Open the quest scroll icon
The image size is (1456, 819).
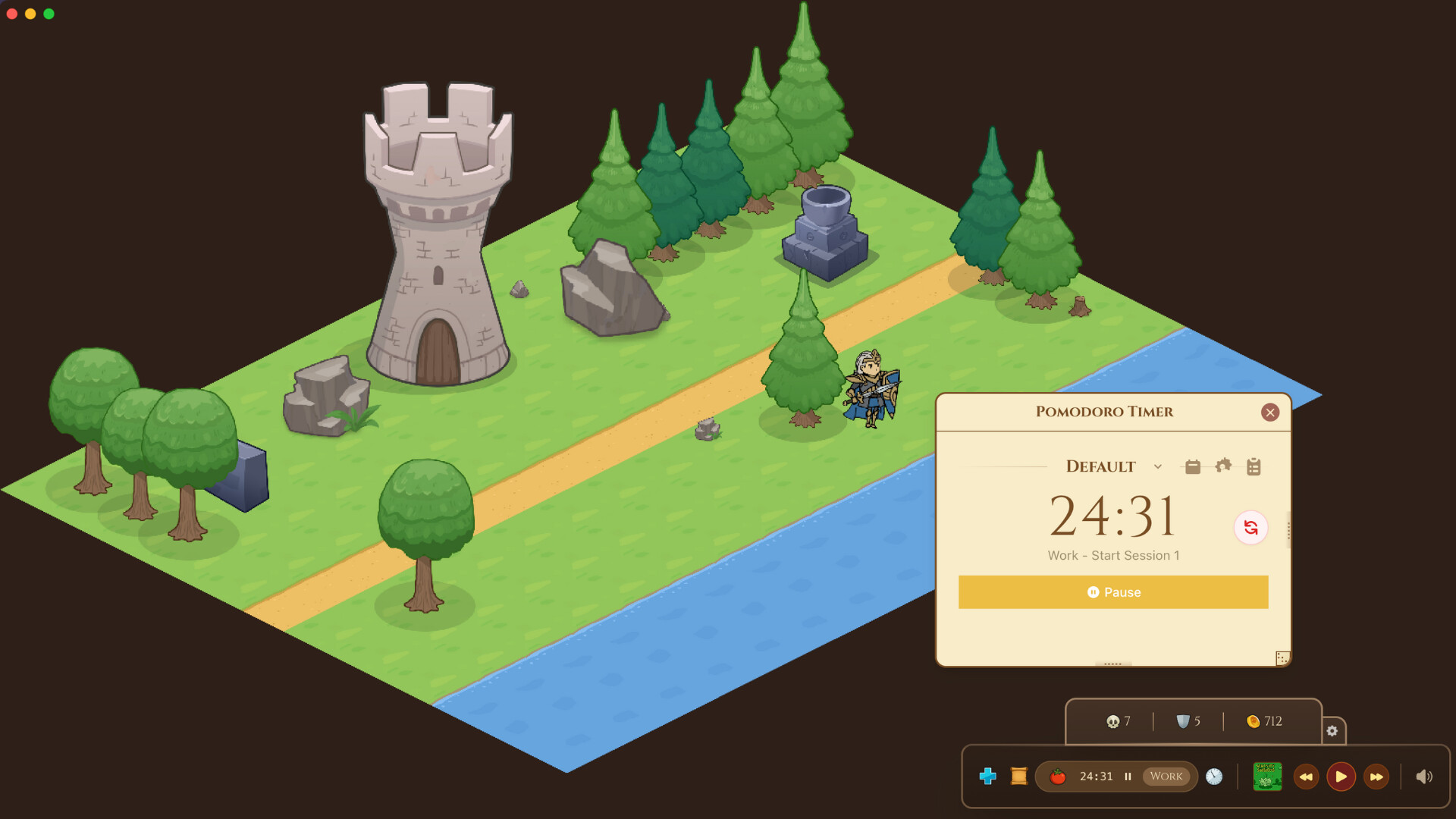[1018, 776]
